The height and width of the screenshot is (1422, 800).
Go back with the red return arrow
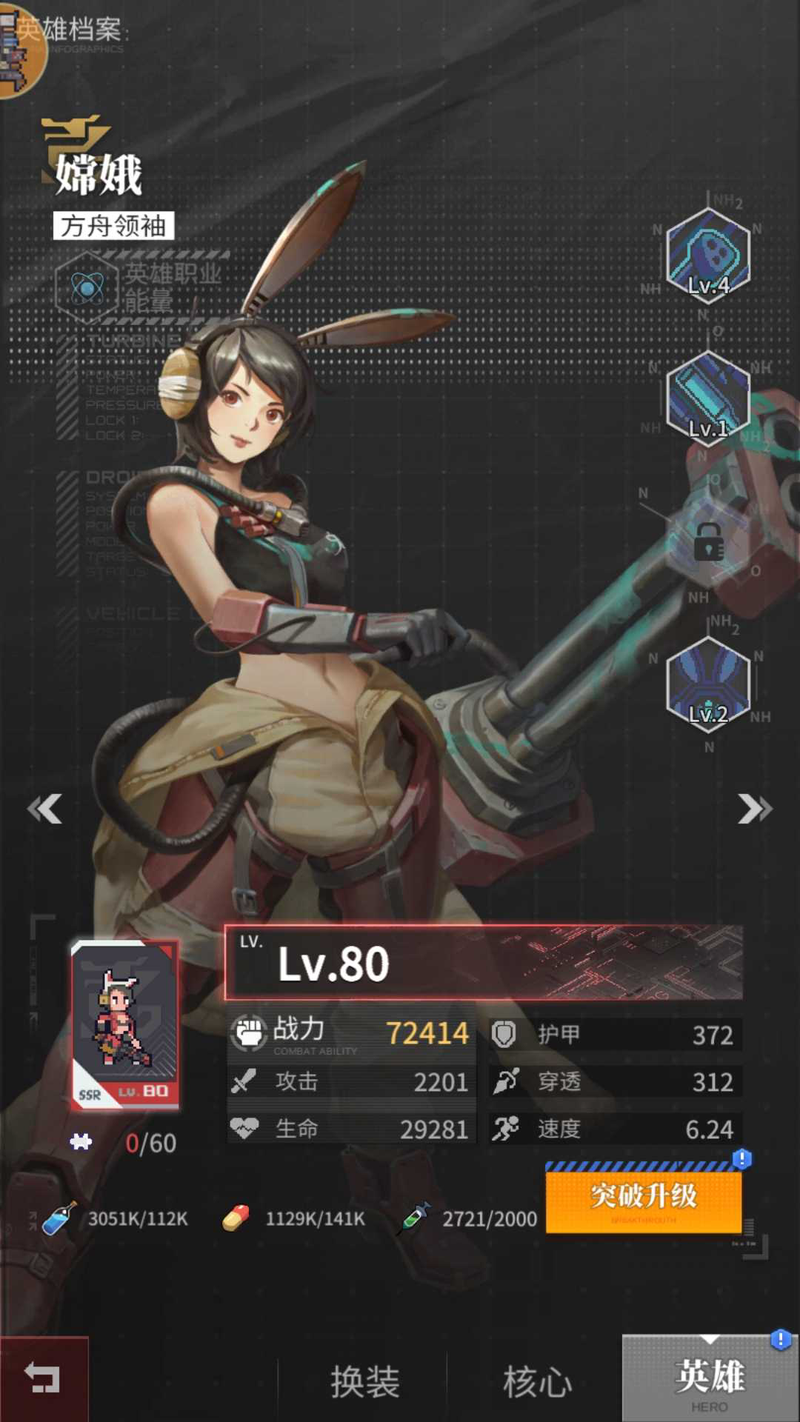[43, 1381]
